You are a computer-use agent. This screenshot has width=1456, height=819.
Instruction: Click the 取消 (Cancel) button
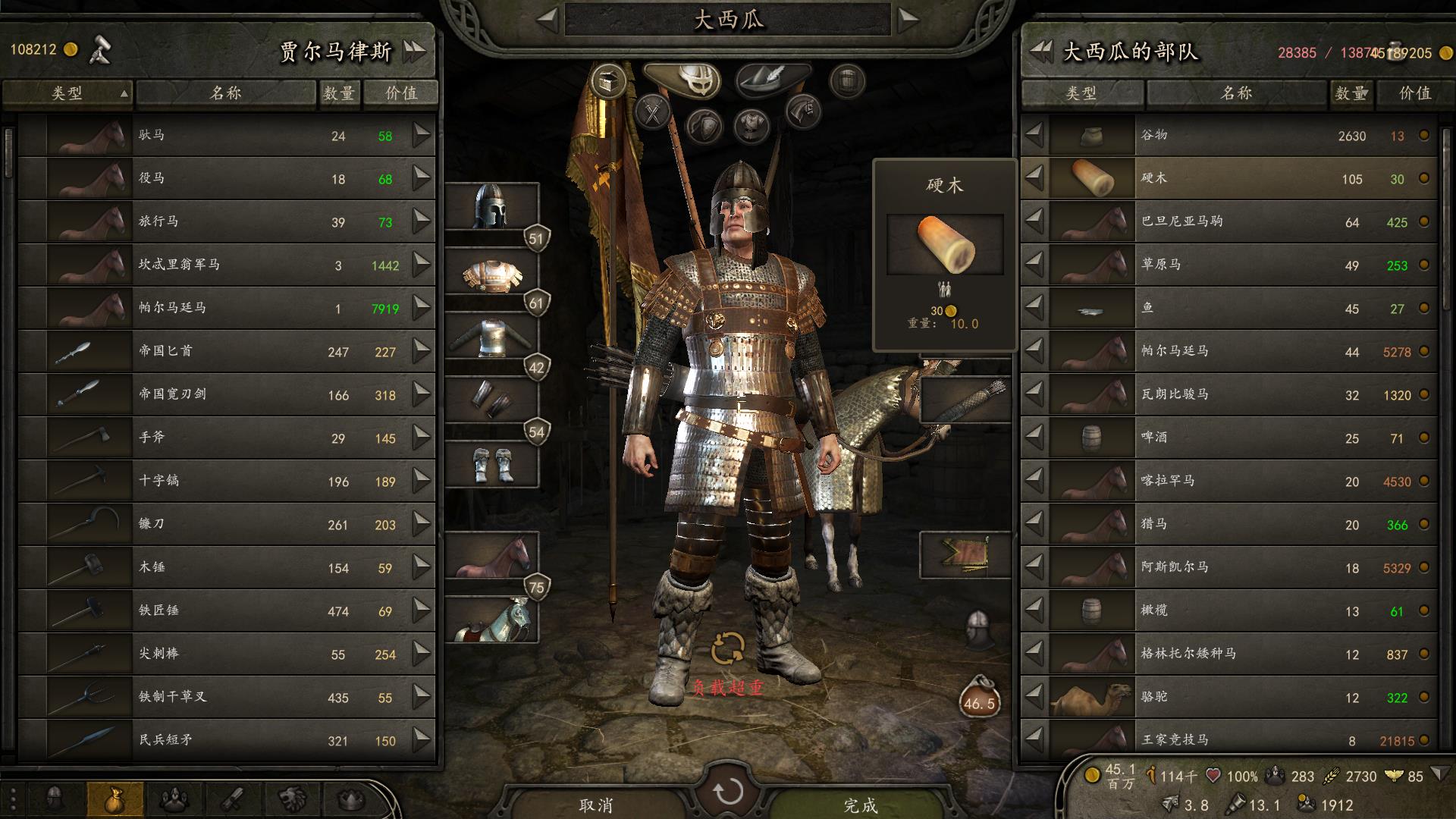[x=596, y=804]
